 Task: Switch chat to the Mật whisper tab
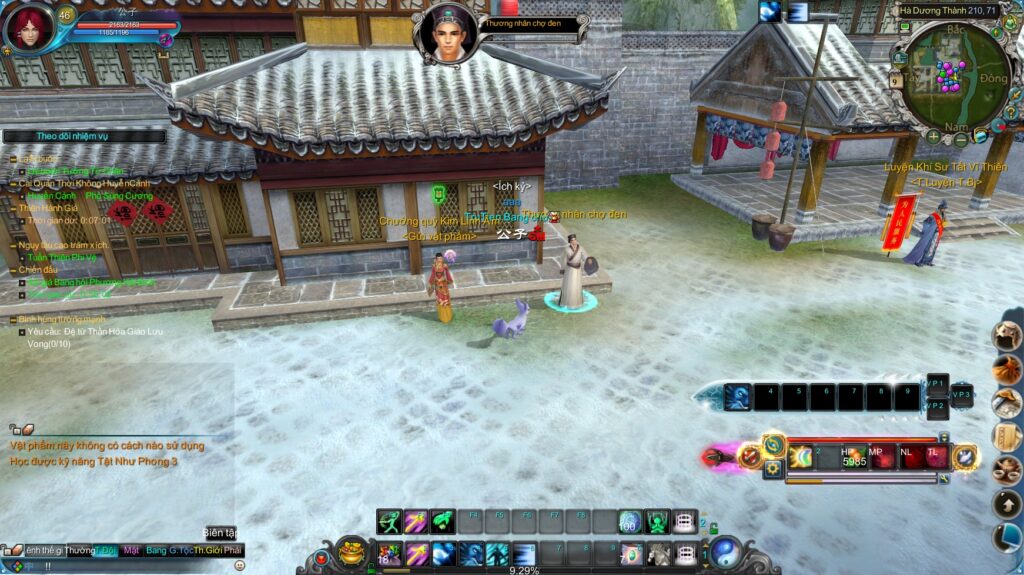click(x=131, y=550)
